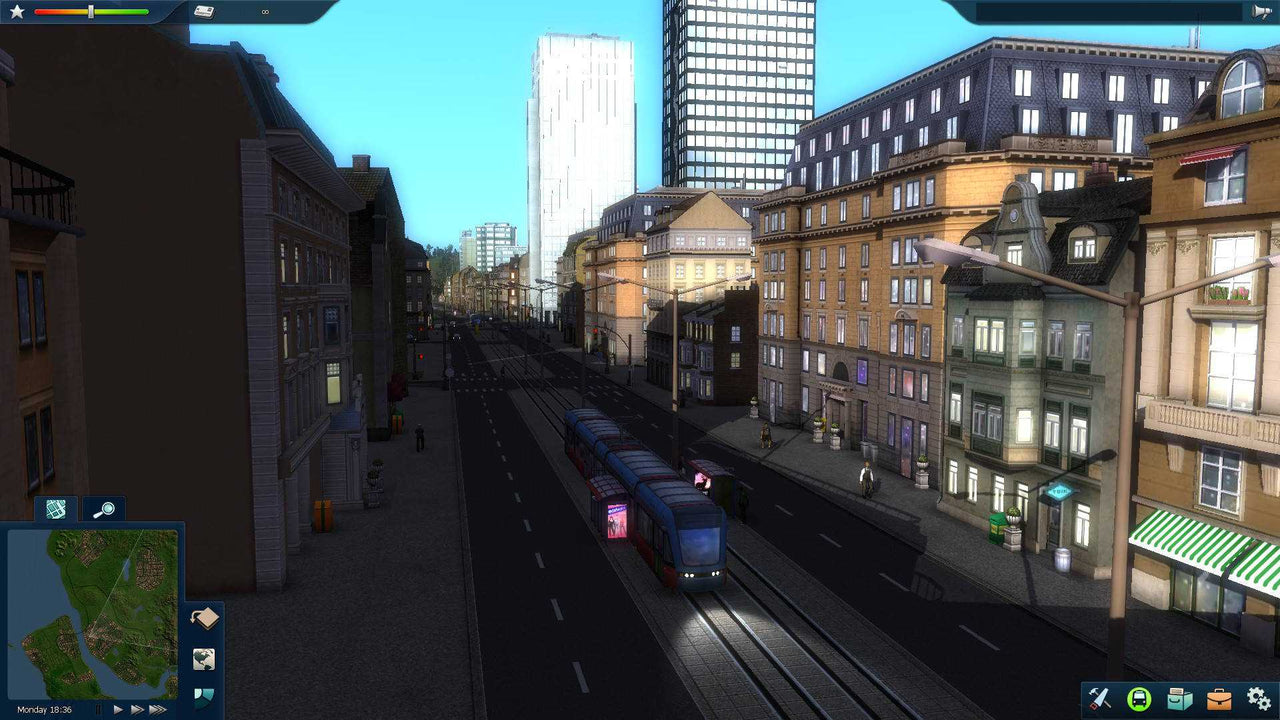Pause the game simulation

97,708
